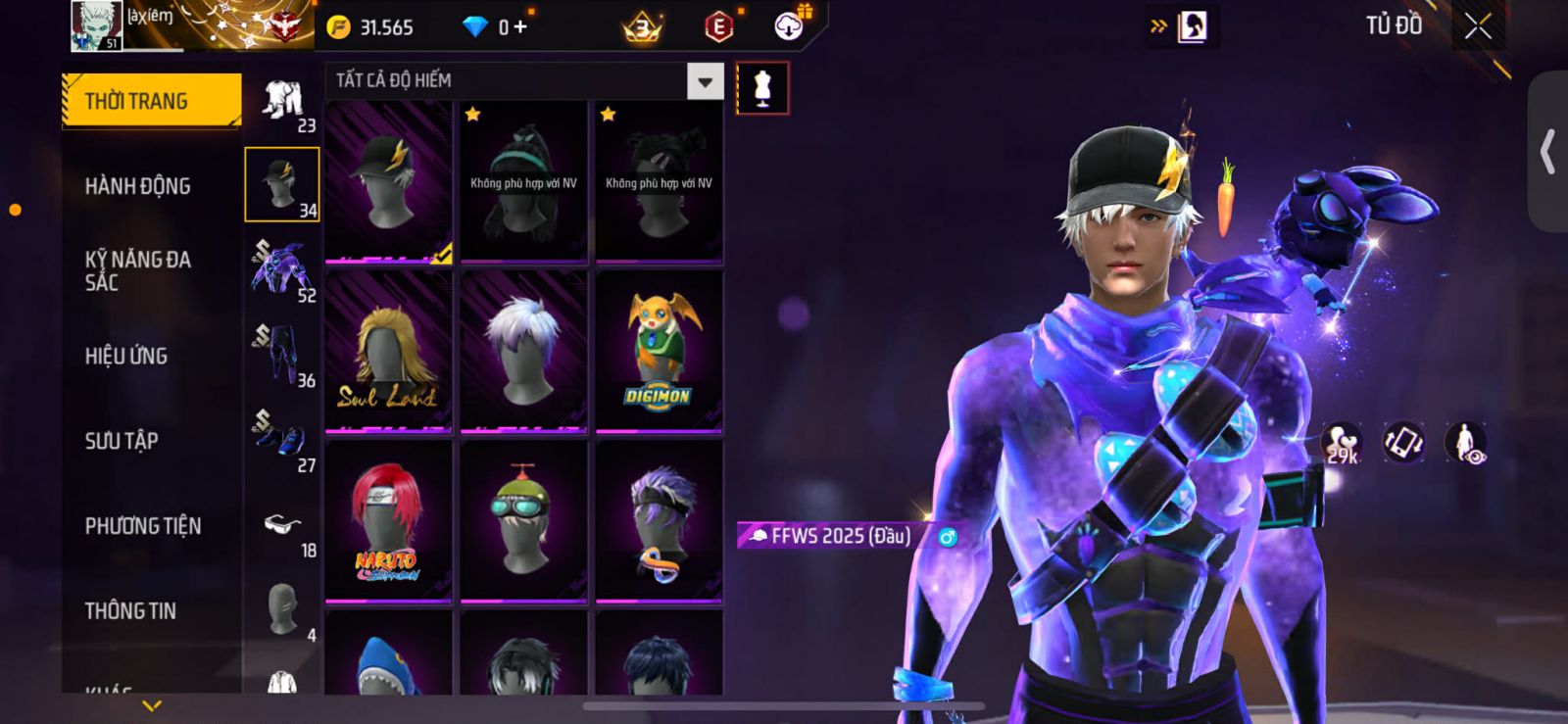
Task: Select the Soul Land blonde hair item
Action: (x=389, y=353)
